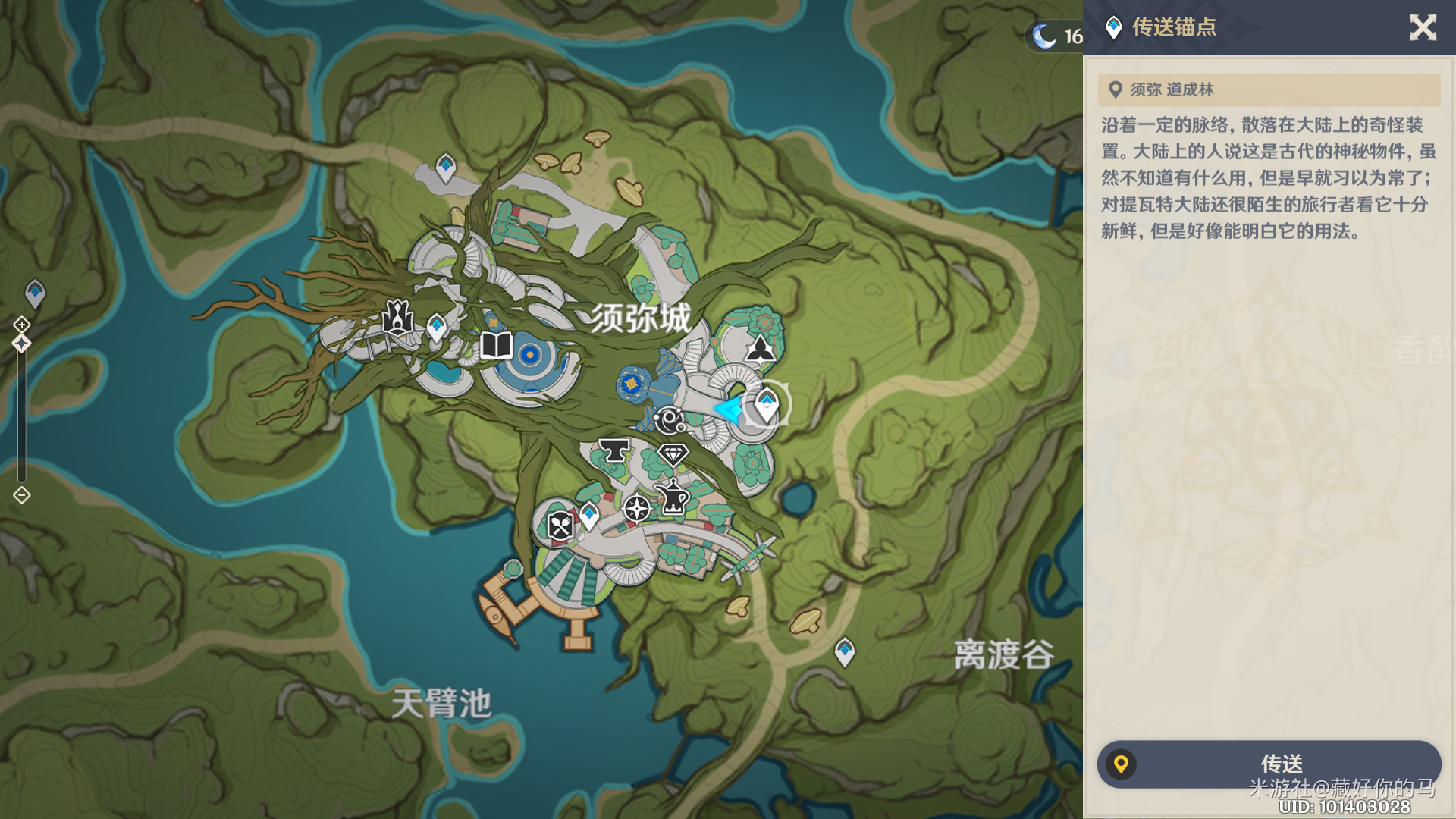The height and width of the screenshot is (819, 1456).
Task: Zoom out the map with the minus button
Action: click(21, 495)
